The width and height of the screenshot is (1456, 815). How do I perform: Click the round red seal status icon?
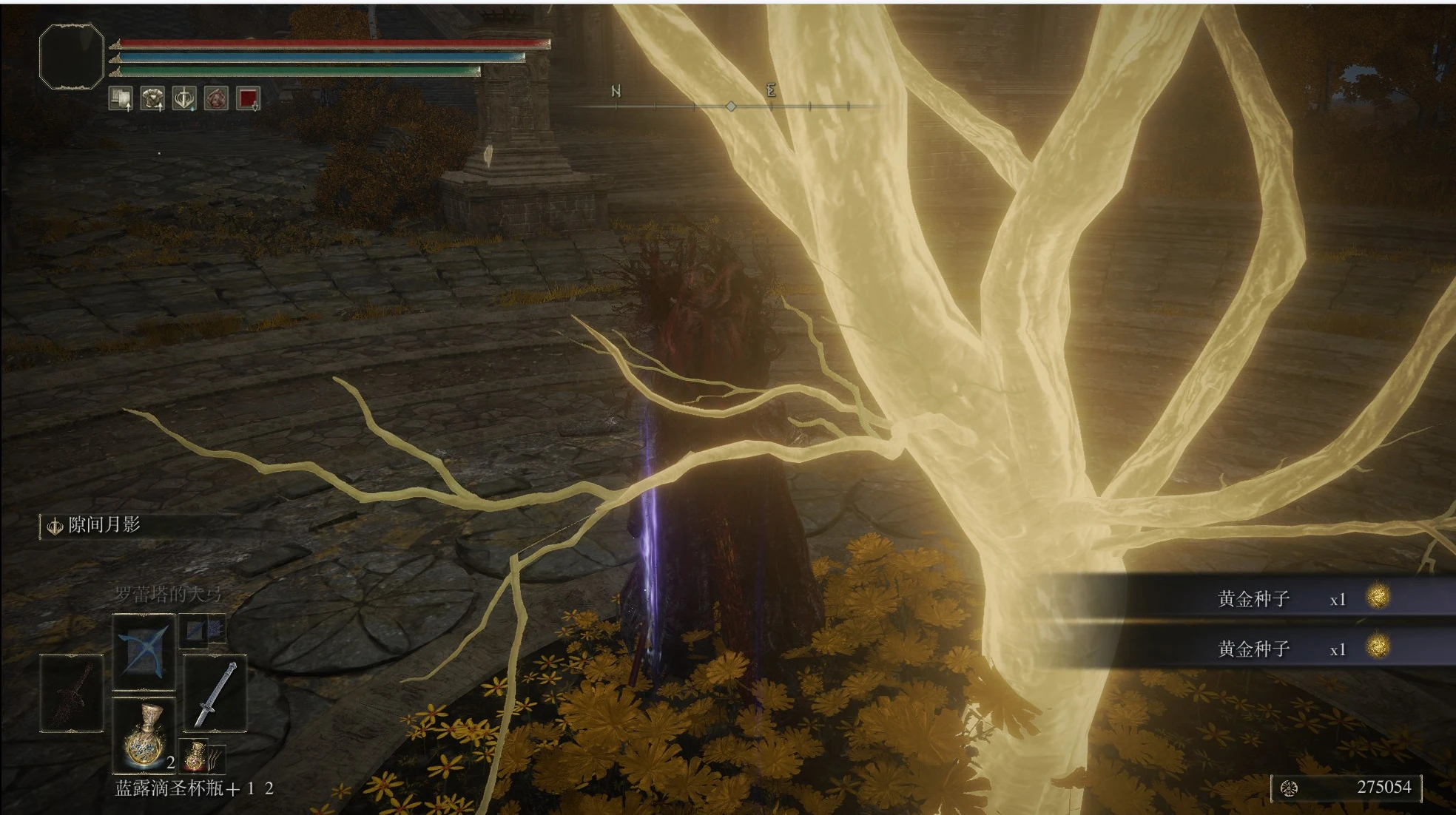[x=216, y=98]
